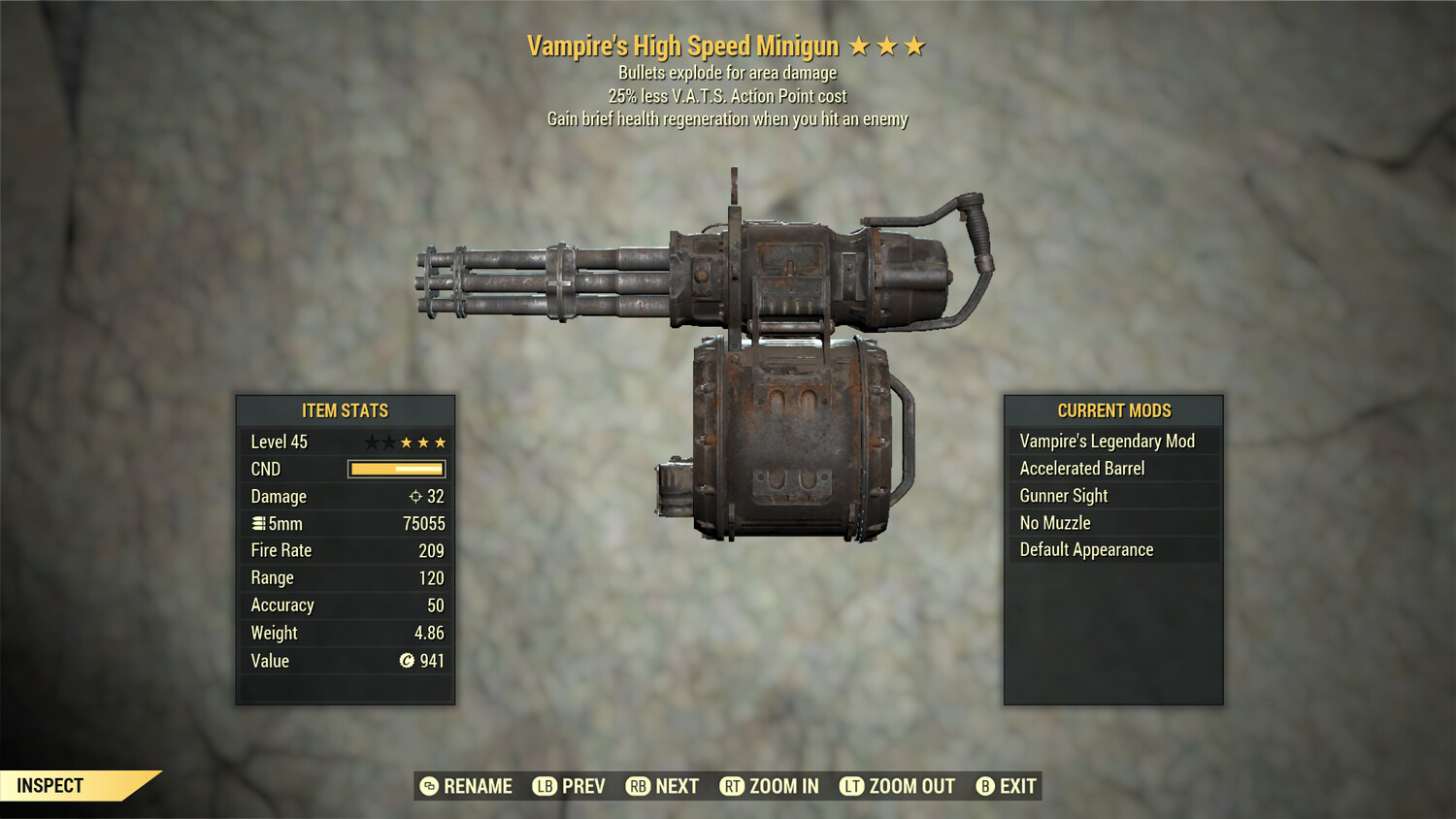Click the LB Prev controller icon
Screen dimensions: 1456x819
point(545,786)
